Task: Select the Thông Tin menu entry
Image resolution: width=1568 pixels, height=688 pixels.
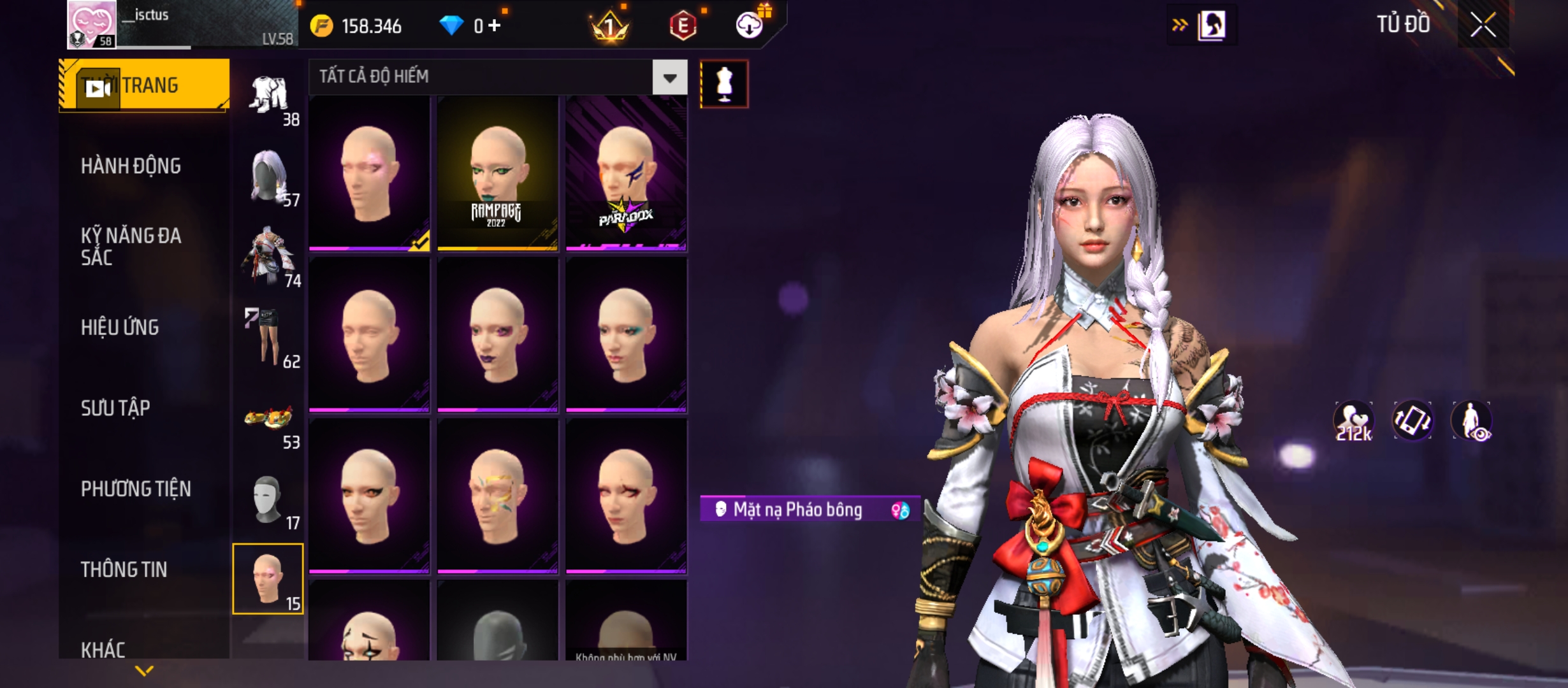Action: [x=124, y=570]
